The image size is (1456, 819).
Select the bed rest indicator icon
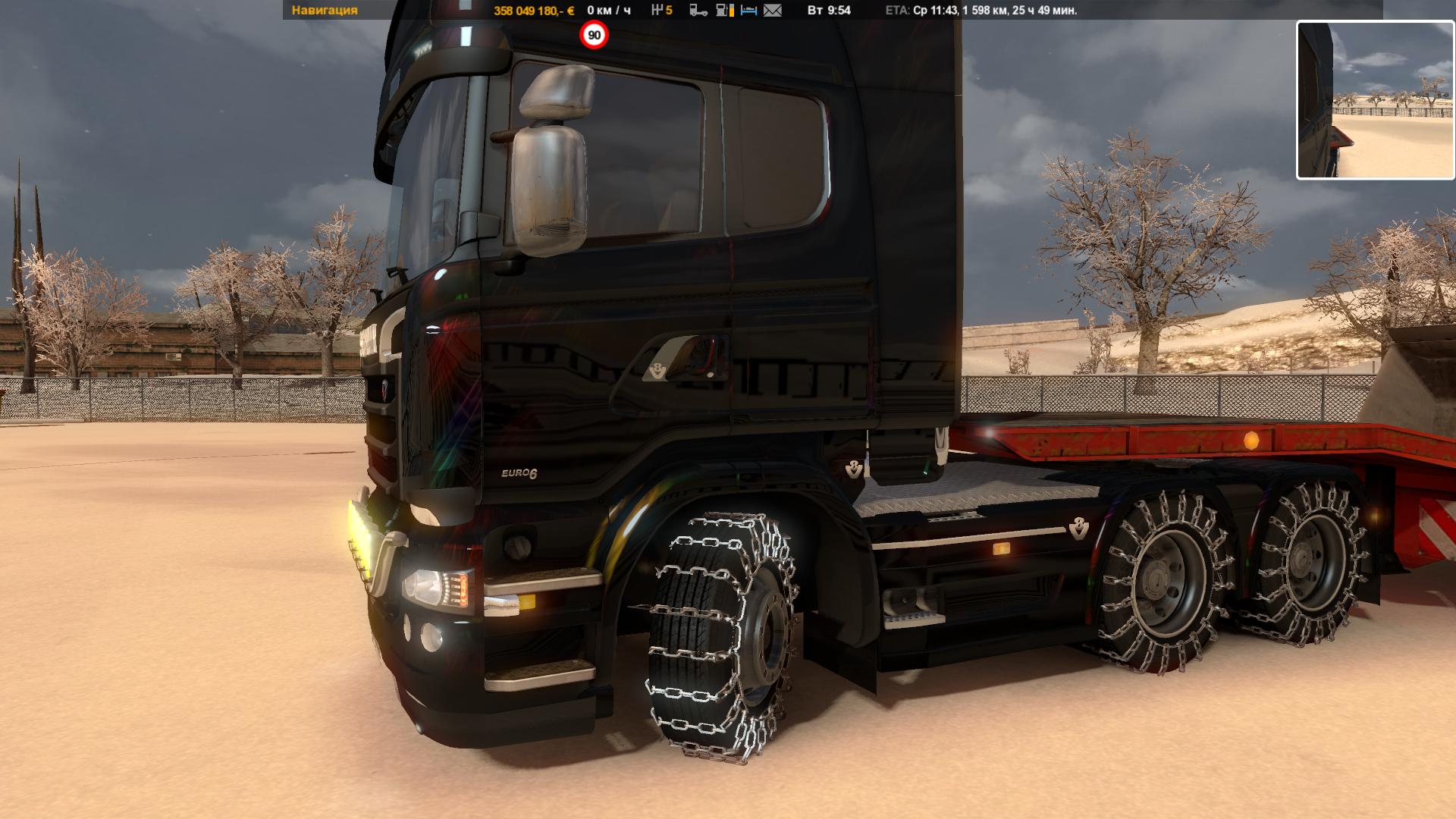point(748,11)
